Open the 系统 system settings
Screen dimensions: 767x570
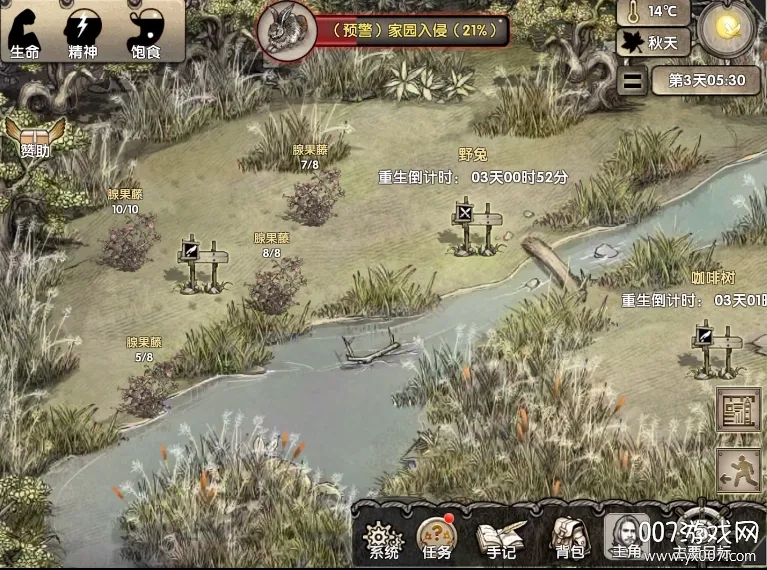pos(384,537)
